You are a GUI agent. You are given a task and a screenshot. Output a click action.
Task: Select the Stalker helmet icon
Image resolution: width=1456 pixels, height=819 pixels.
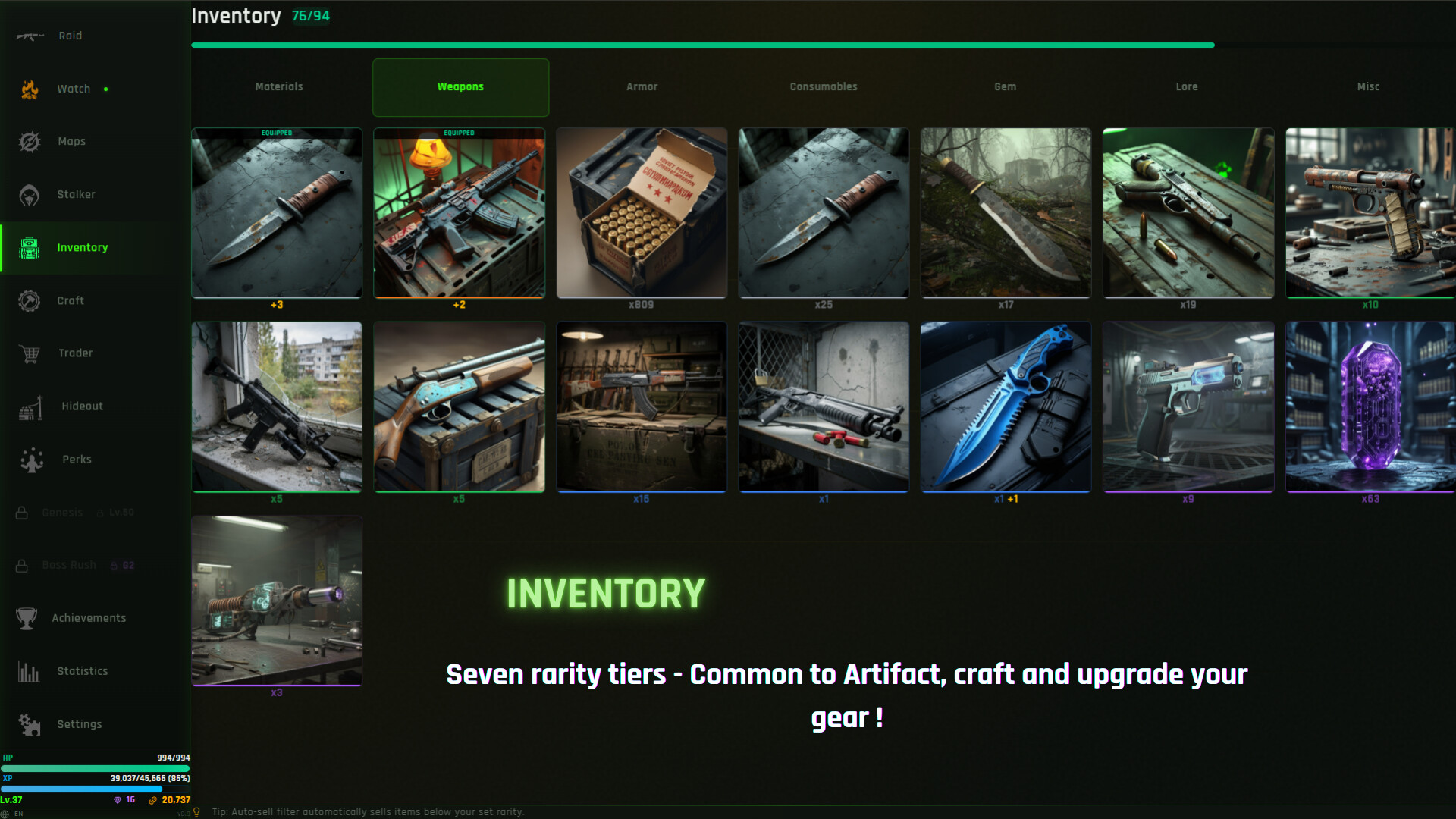[x=30, y=194]
